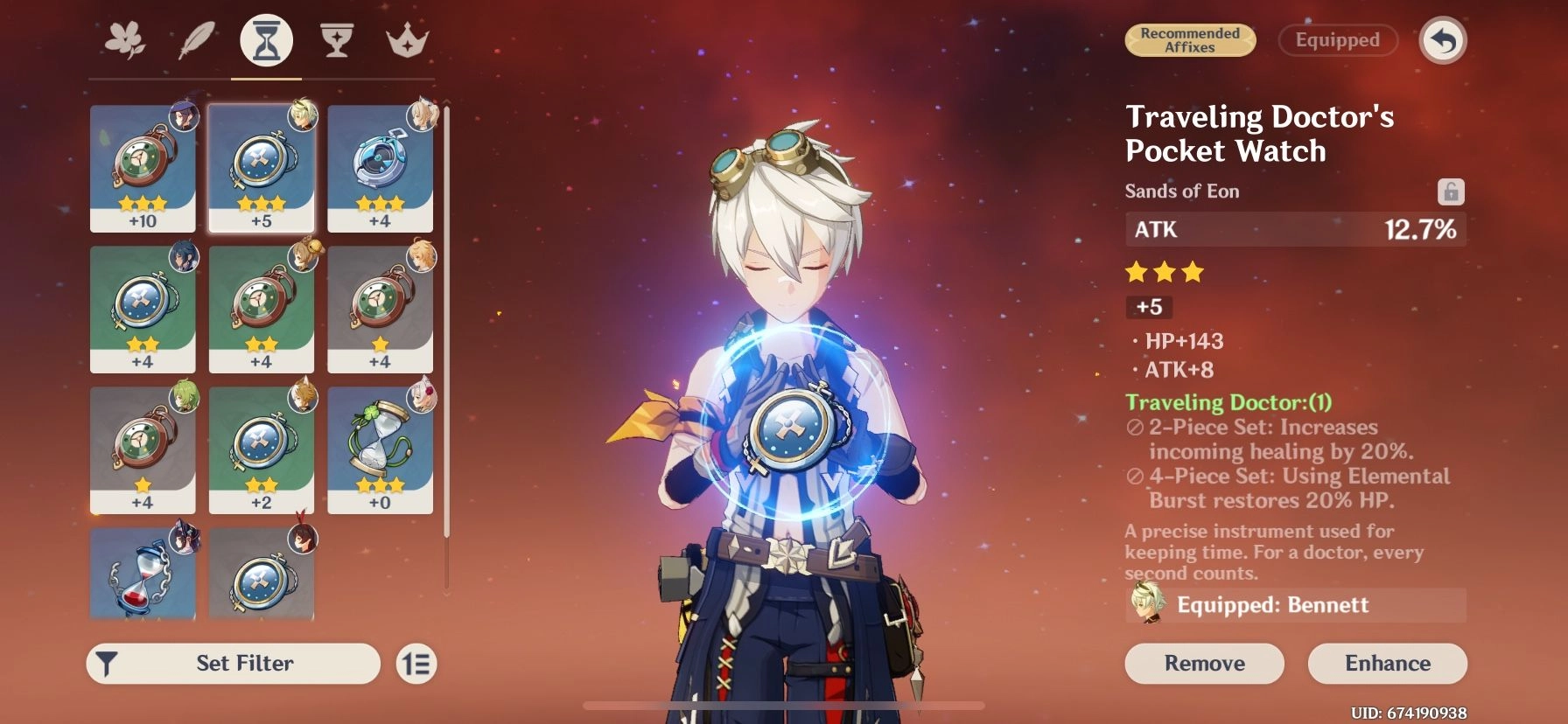Click Bennett's portrait beside the Equipped label
Image resolution: width=1568 pixels, height=724 pixels.
1147,604
